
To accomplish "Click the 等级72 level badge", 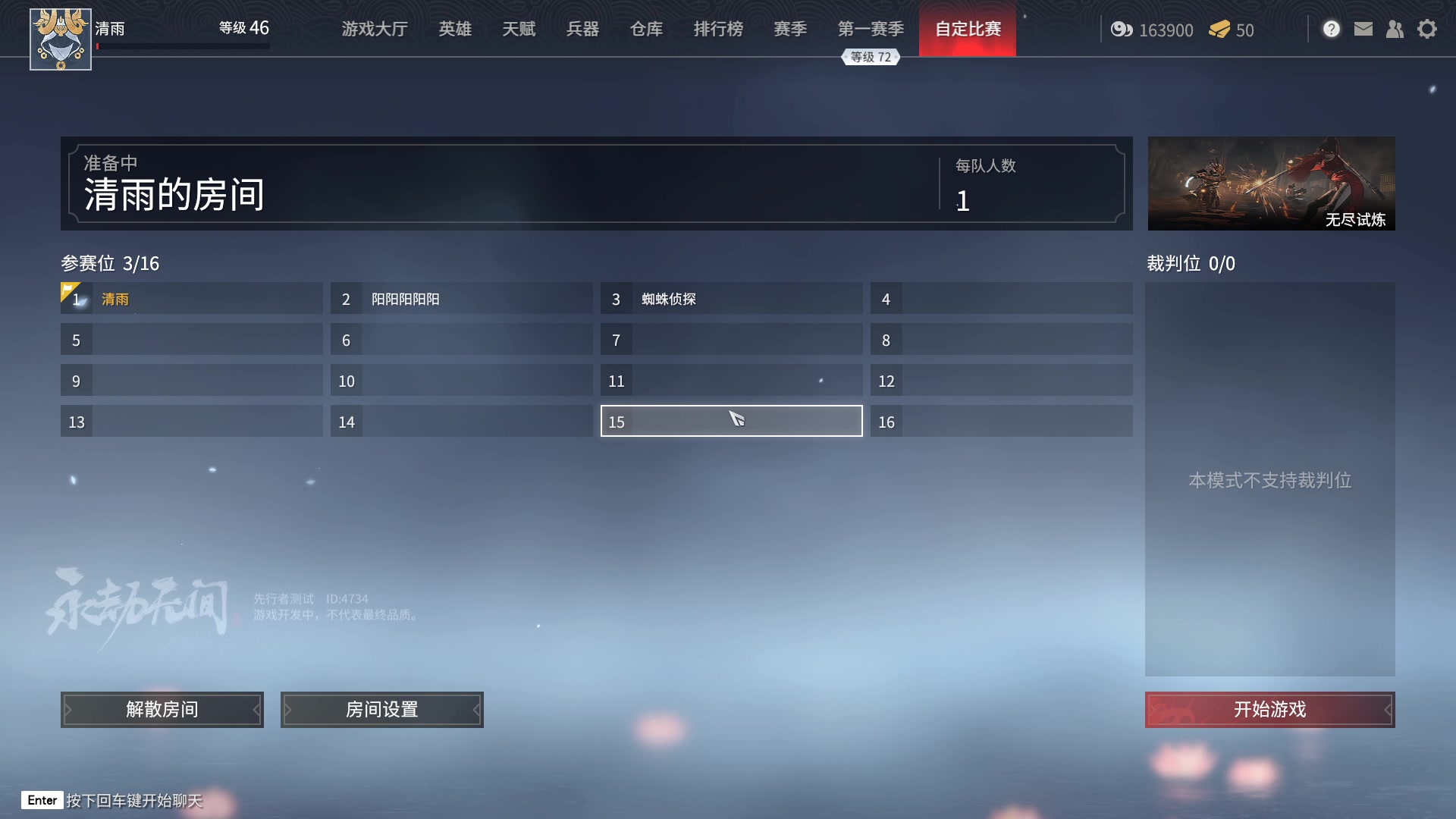I will [x=871, y=56].
